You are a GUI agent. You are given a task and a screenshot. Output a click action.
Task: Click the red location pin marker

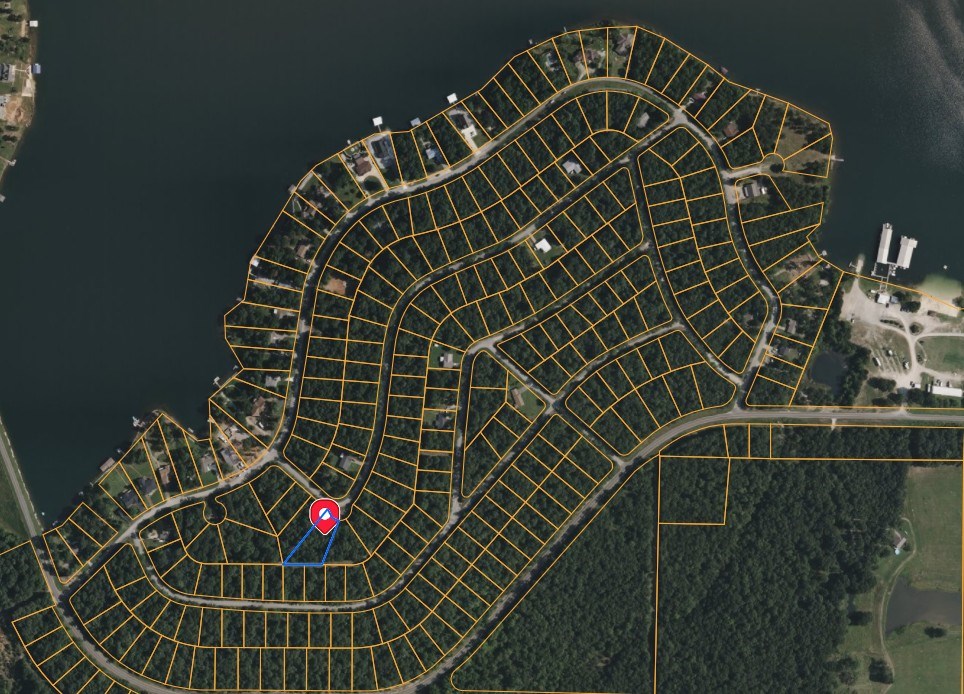point(325,515)
